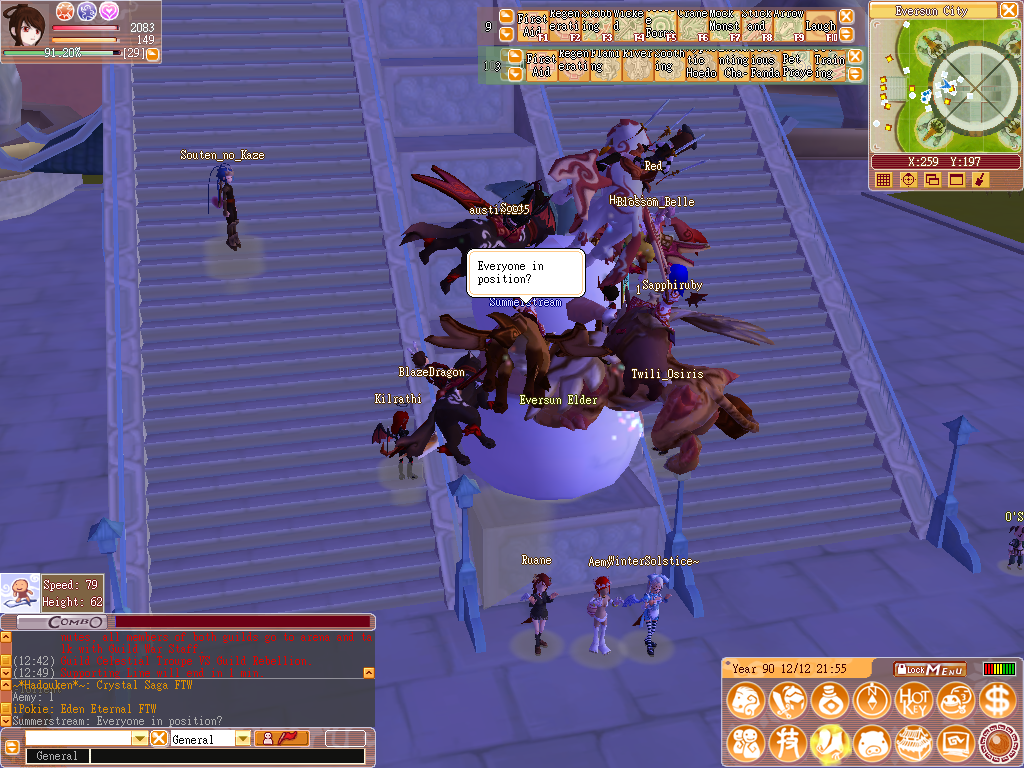Open the General chat channel dropdown

243,739
